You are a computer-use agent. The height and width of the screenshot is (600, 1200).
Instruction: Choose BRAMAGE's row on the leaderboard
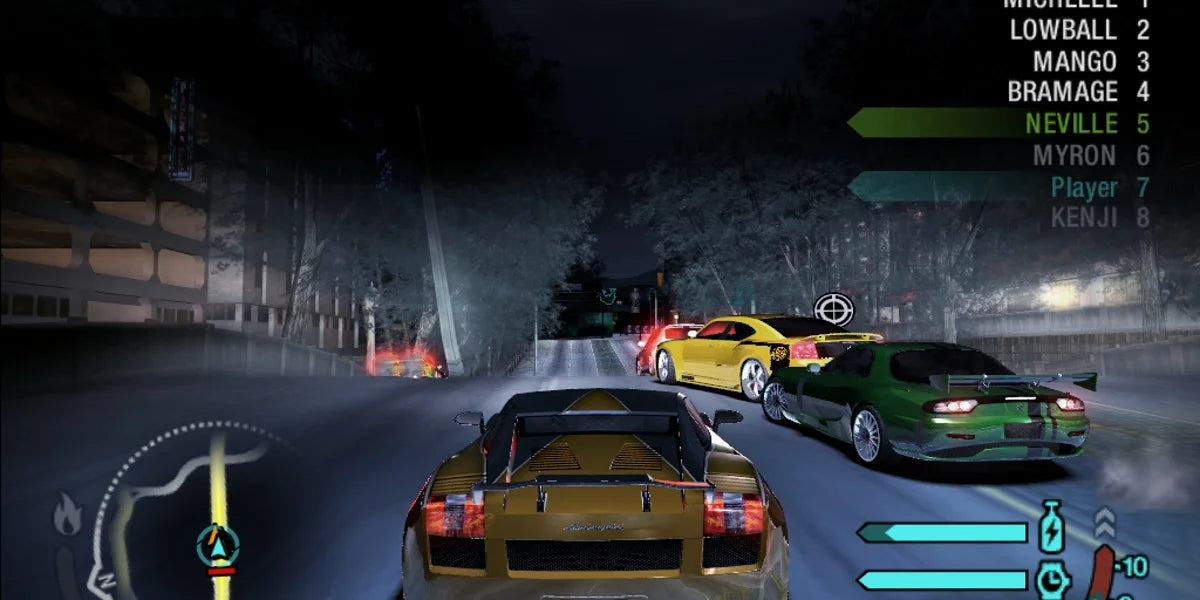point(1077,92)
